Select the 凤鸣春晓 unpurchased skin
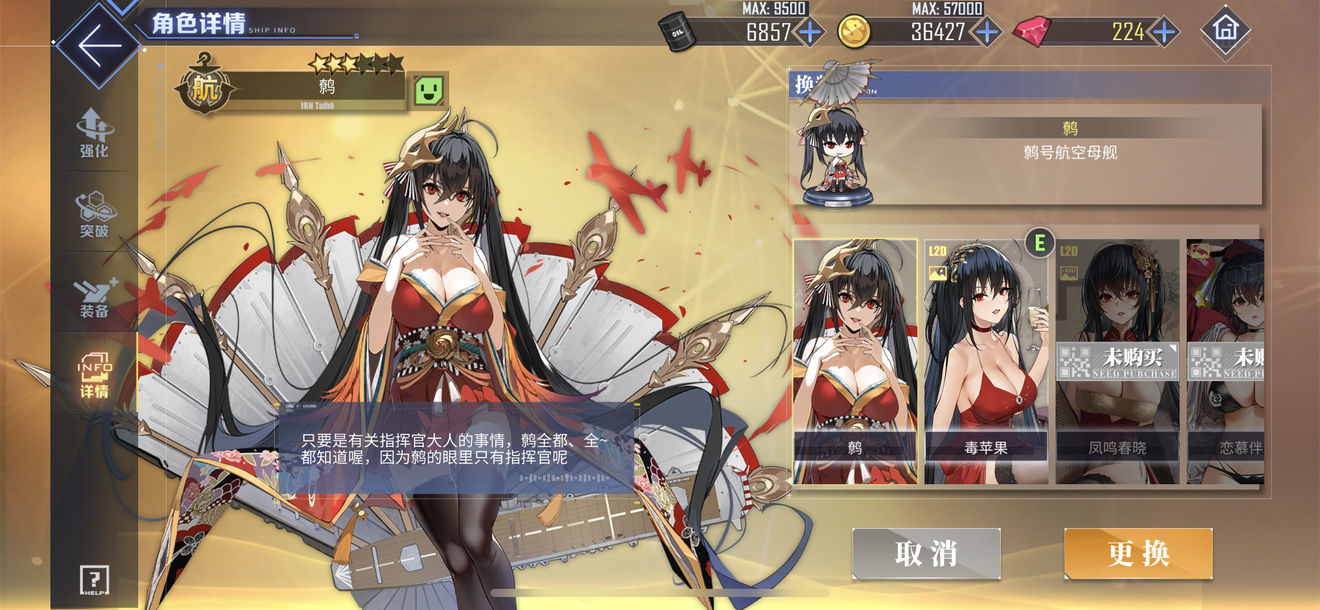This screenshot has width=1320, height=610. pos(1117,361)
